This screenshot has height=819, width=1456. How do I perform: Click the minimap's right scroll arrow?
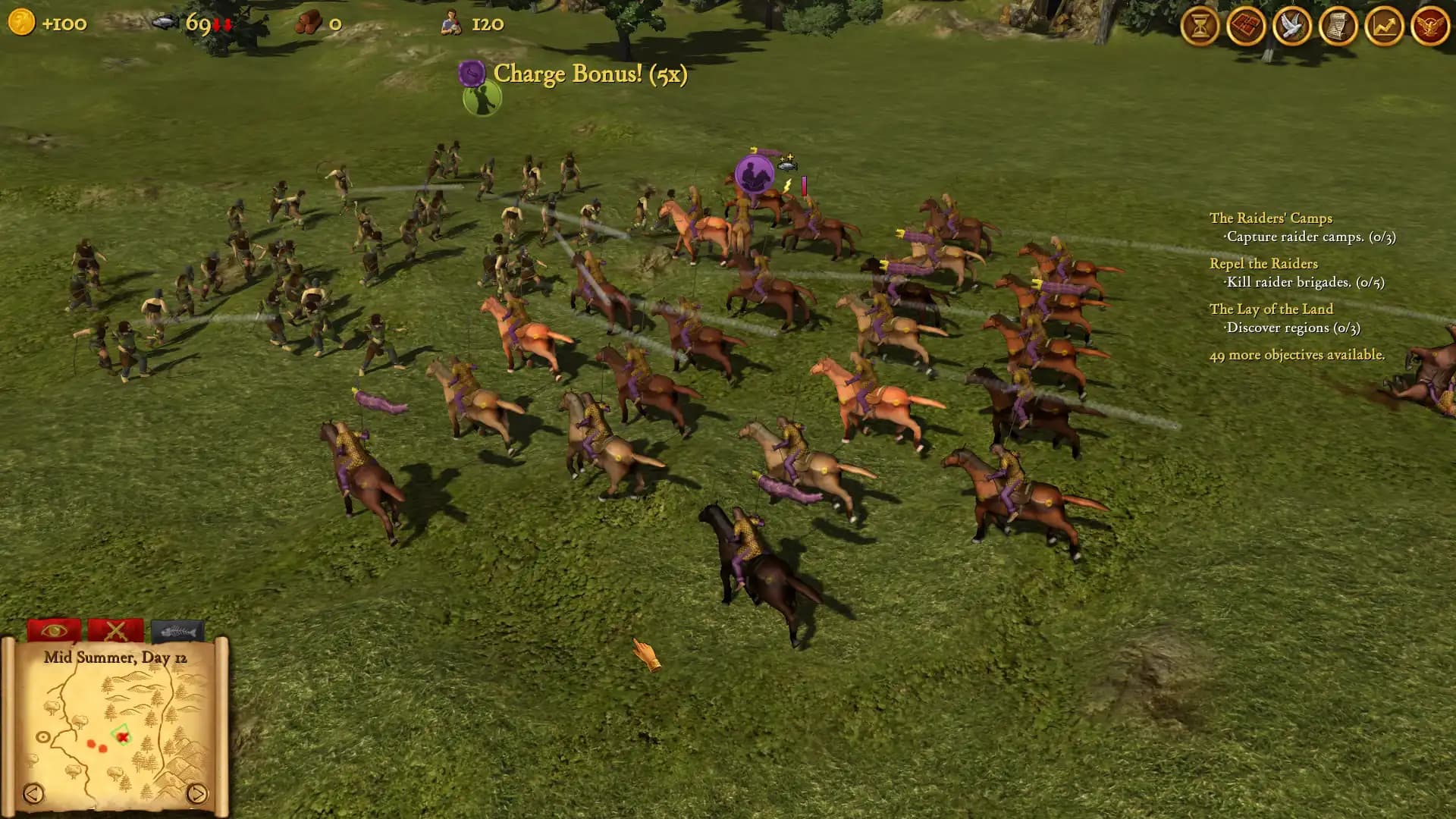196,793
